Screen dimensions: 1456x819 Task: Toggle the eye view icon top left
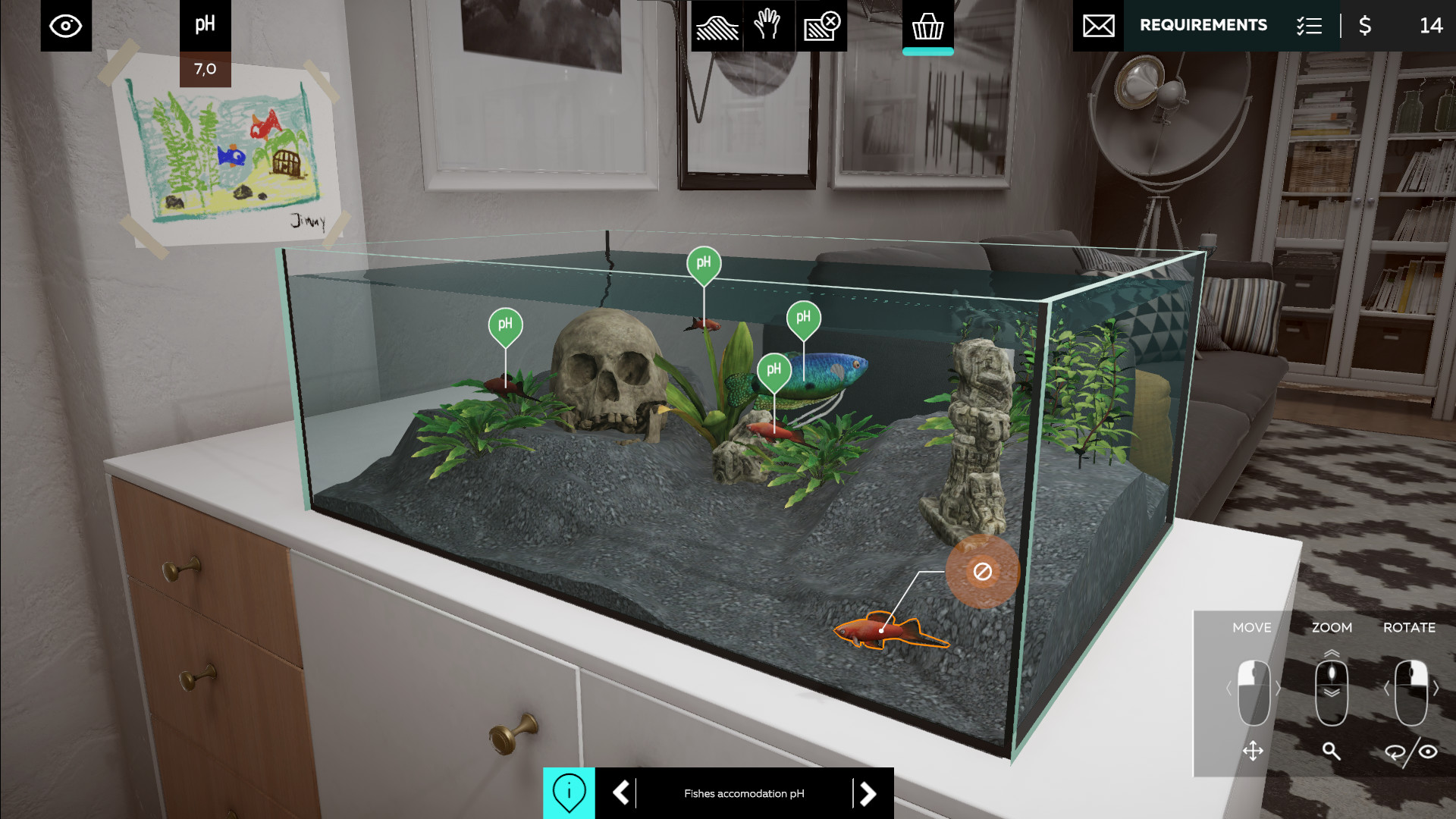click(x=65, y=25)
